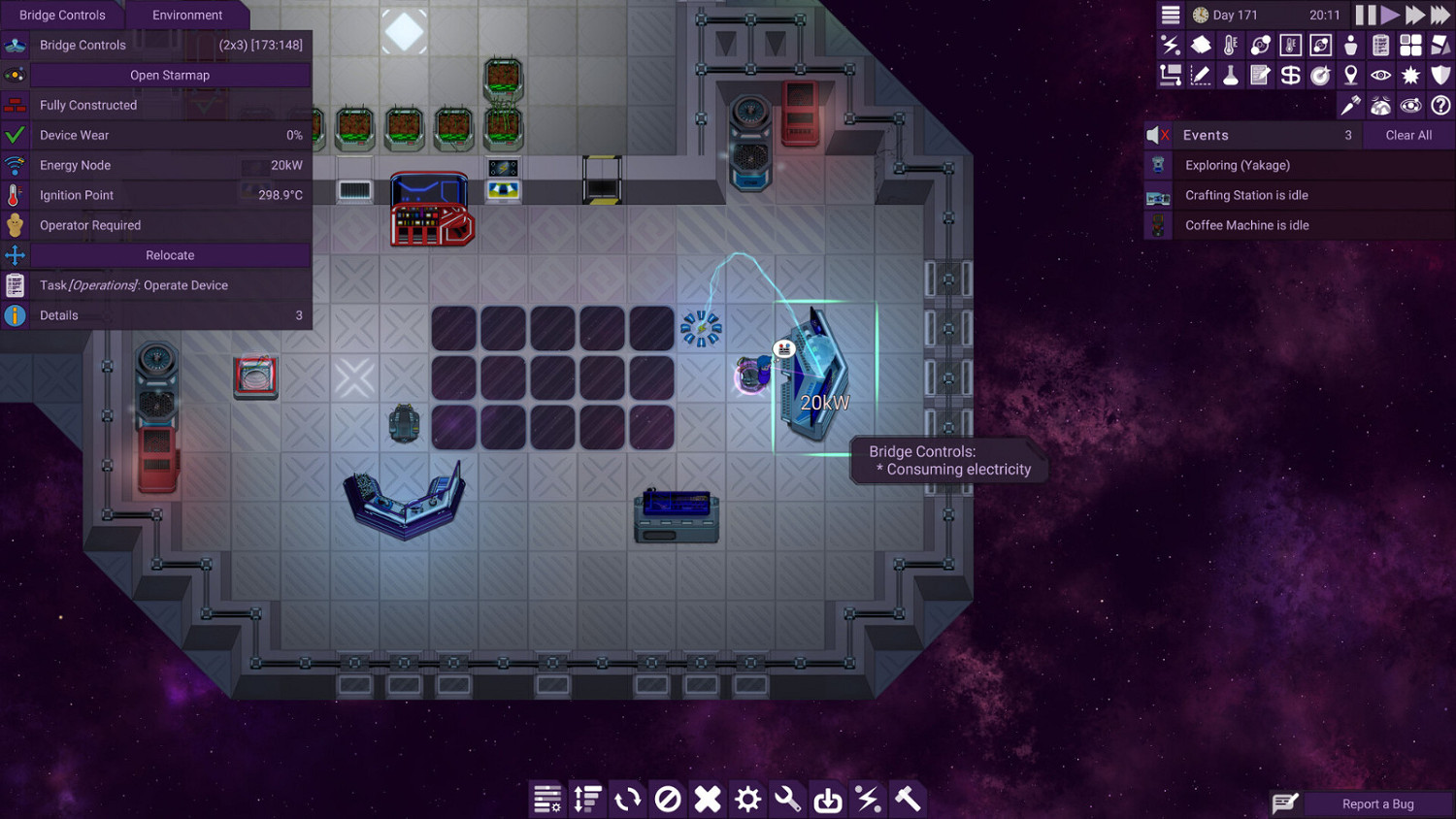The image size is (1456, 819).
Task: Select the Bridge Controls tab
Action: click(x=62, y=15)
